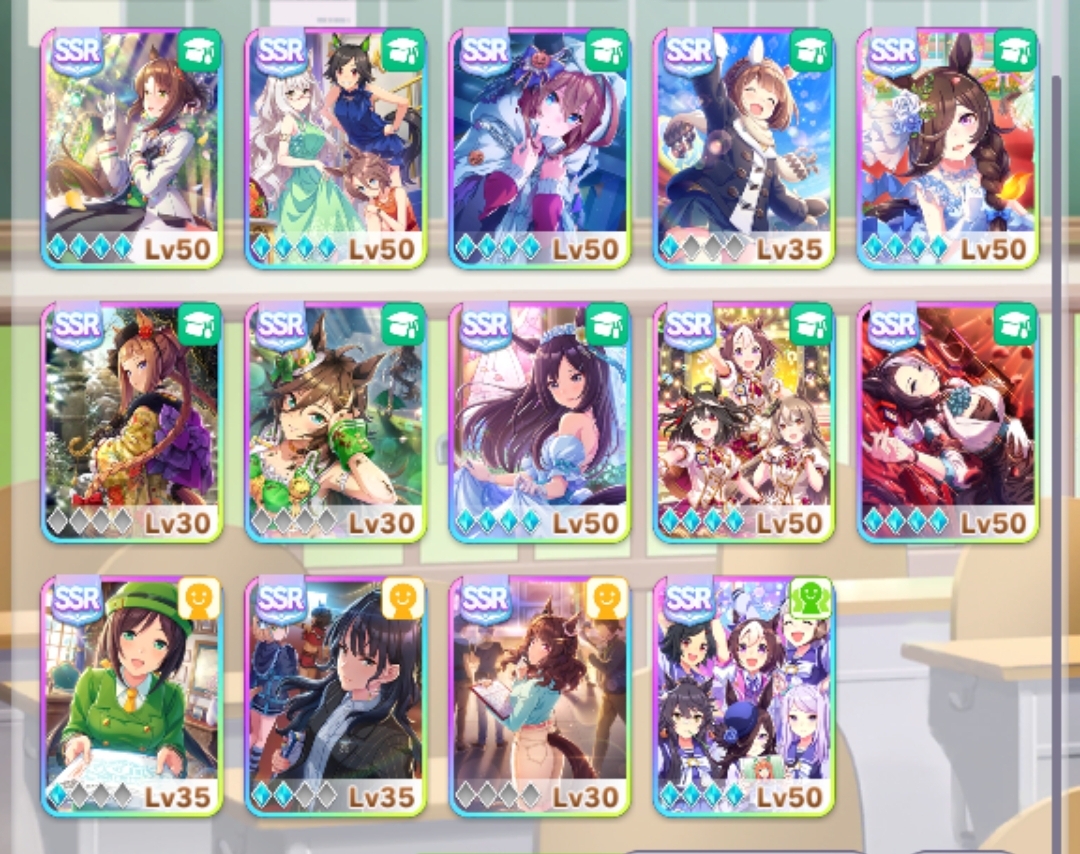Choose the card with white-haired girl in green dress
Image resolution: width=1080 pixels, height=854 pixels.
pos(336,148)
